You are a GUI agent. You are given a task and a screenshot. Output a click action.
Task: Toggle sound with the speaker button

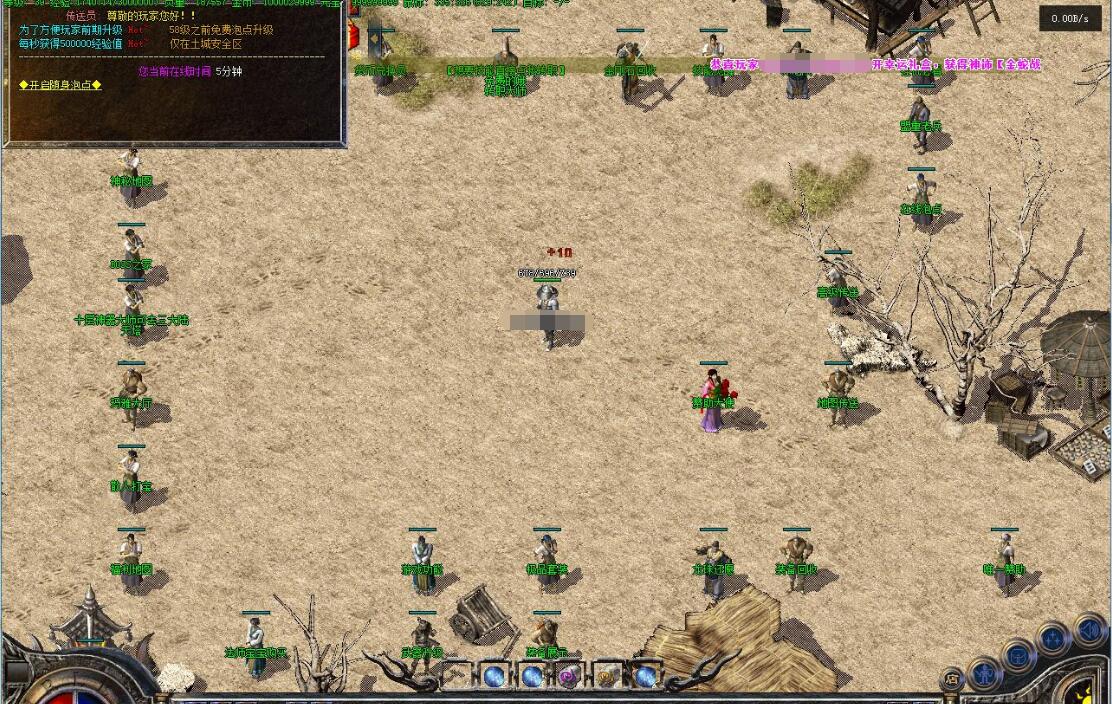pos(1089,630)
